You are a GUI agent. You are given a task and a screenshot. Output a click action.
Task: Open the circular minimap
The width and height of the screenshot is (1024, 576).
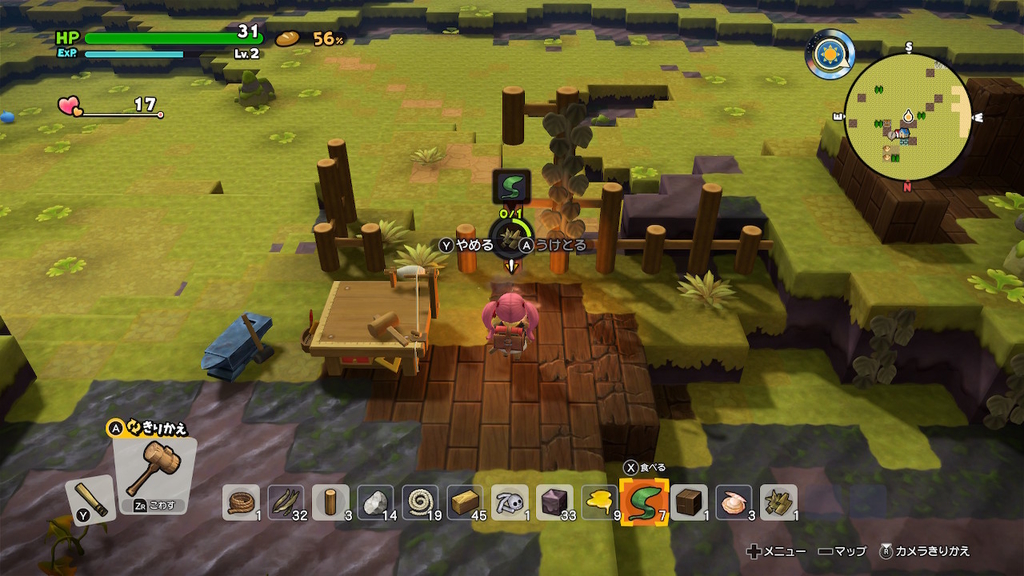click(908, 116)
